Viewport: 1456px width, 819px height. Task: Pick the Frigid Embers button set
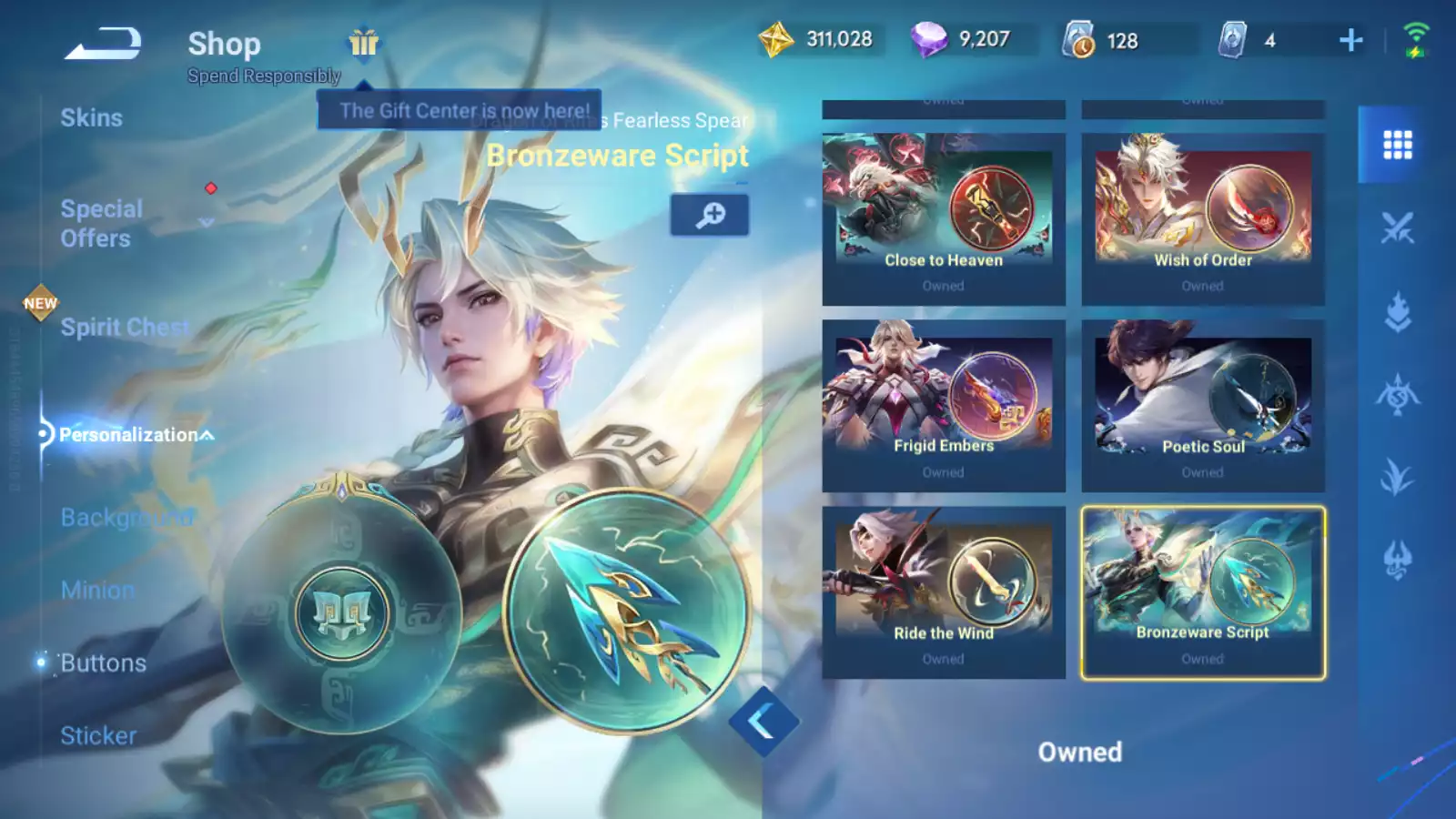pyautogui.click(x=944, y=406)
